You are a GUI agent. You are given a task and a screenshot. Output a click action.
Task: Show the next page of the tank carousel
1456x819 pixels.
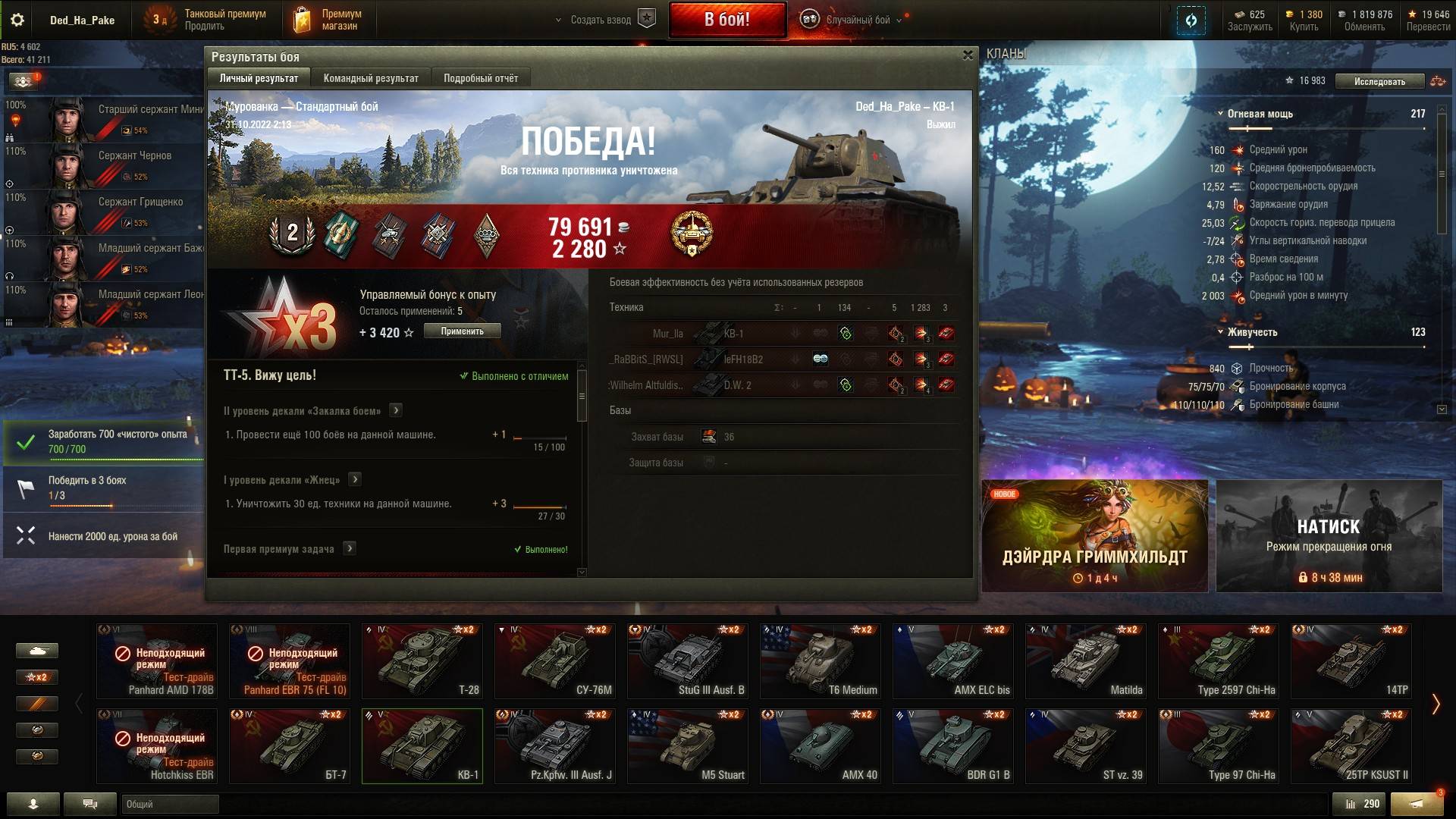pos(1436,704)
